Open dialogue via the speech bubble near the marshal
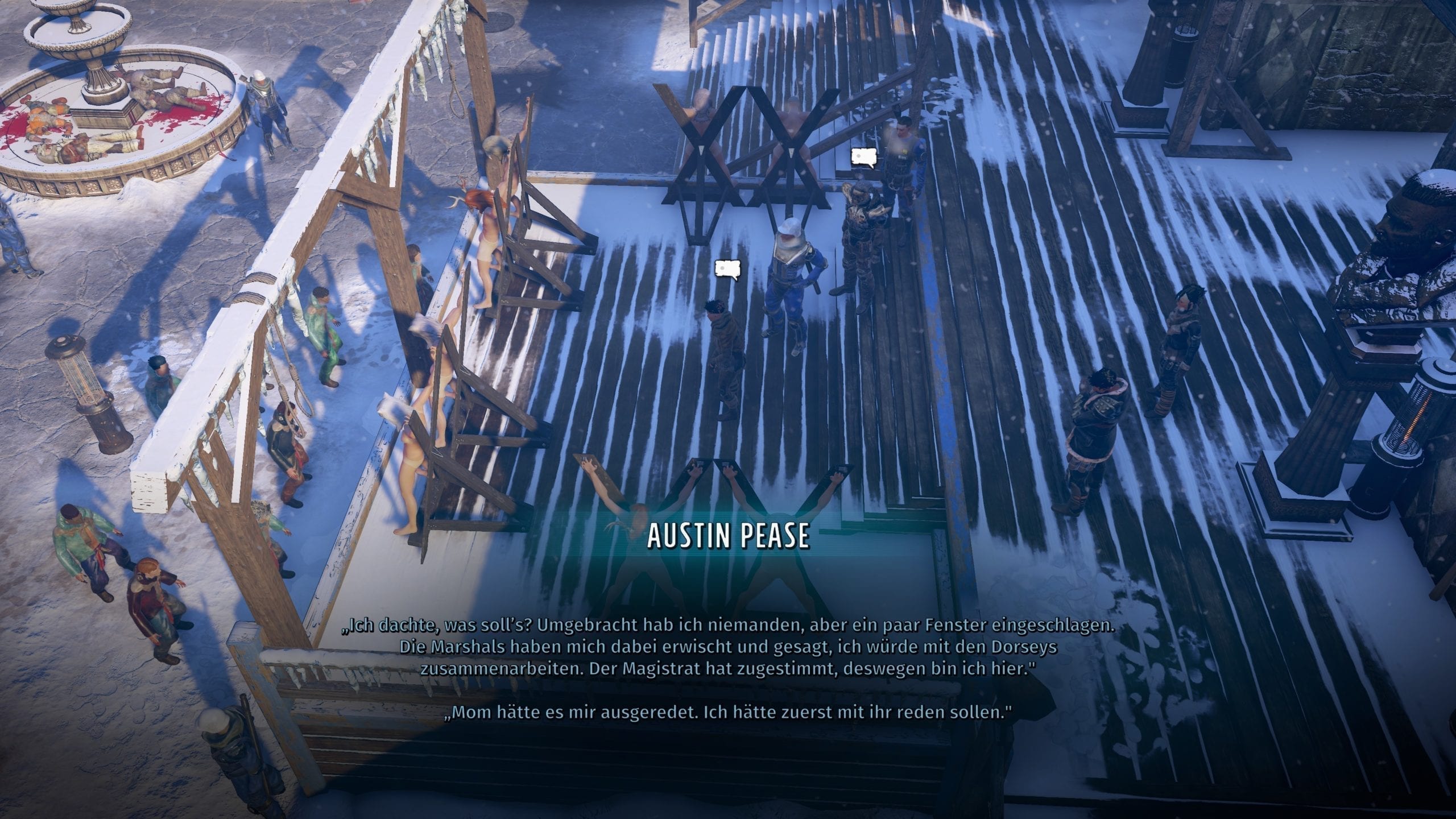Screen dimensions: 1456x819 pos(863,158)
